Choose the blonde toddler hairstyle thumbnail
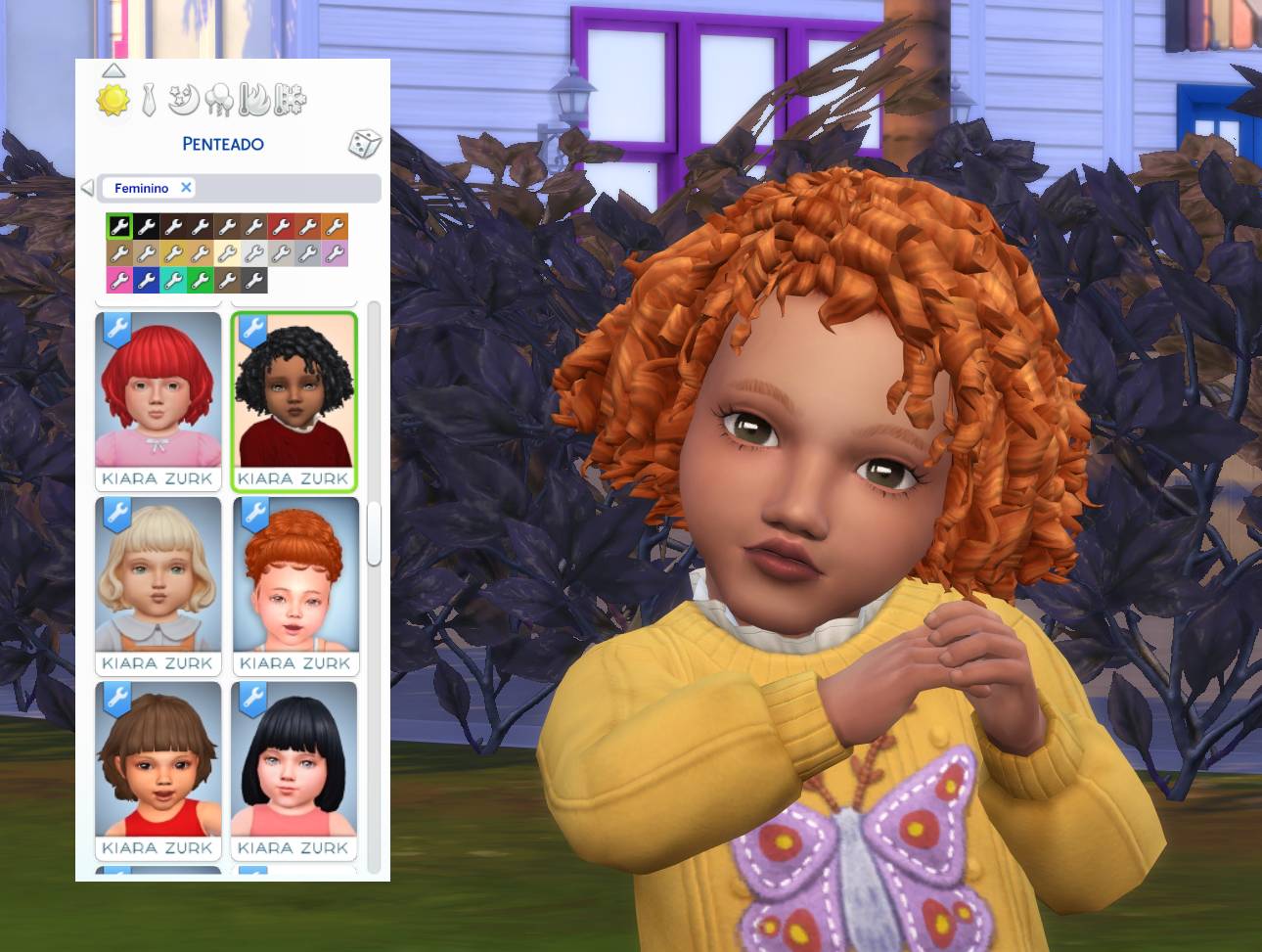1262x952 pixels. click(x=158, y=577)
